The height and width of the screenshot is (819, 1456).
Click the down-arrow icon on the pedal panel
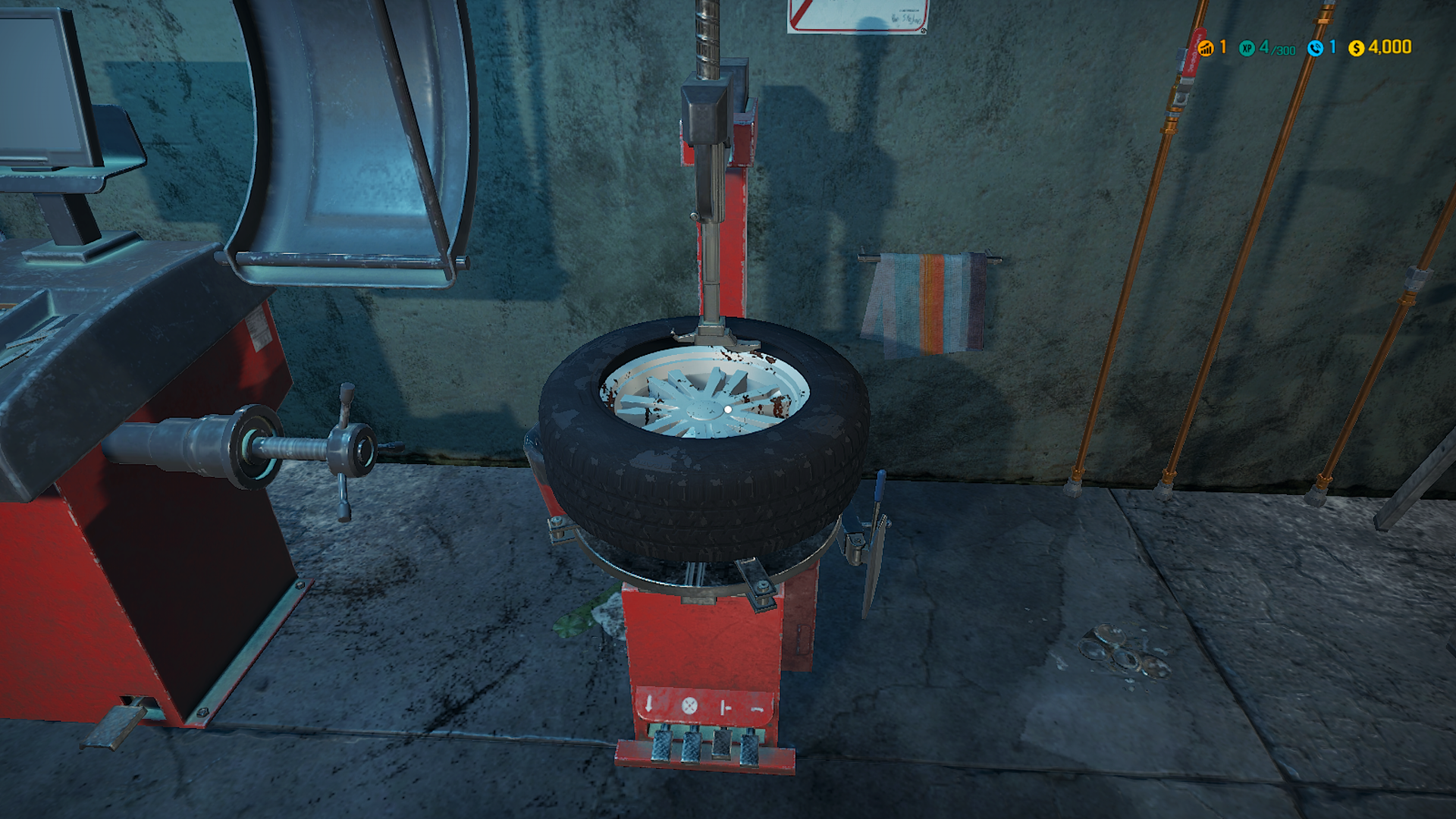pos(648,703)
